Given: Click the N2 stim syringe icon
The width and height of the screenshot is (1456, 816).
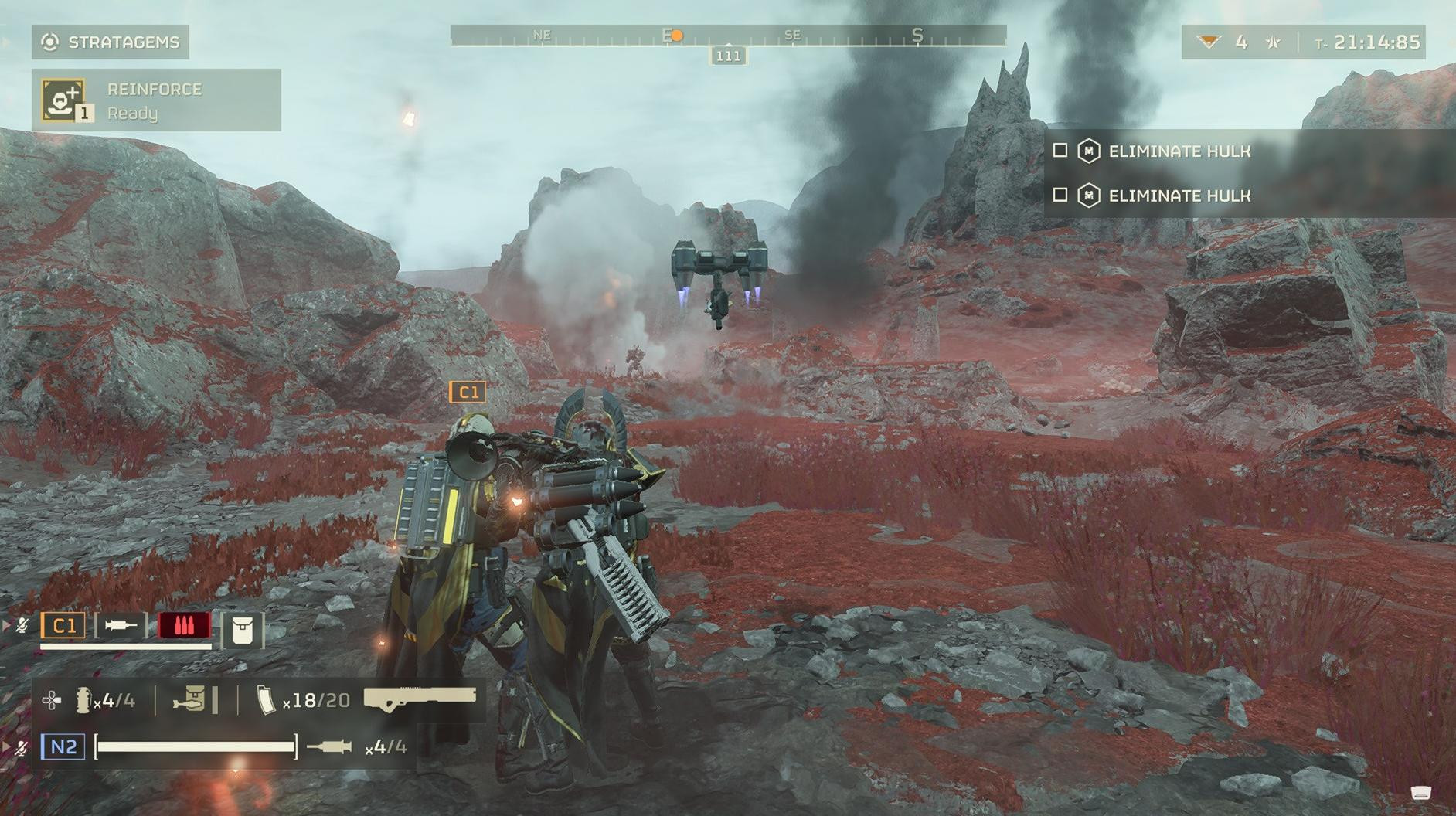Looking at the screenshot, I should tap(329, 746).
